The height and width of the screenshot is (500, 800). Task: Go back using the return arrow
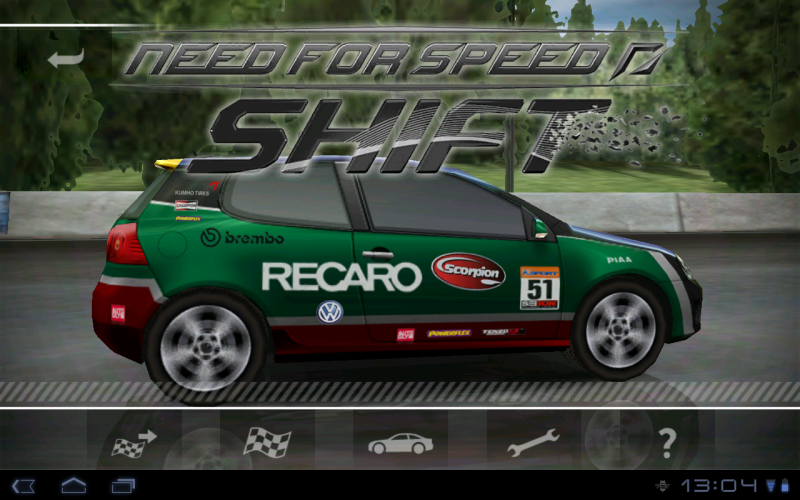coord(65,57)
